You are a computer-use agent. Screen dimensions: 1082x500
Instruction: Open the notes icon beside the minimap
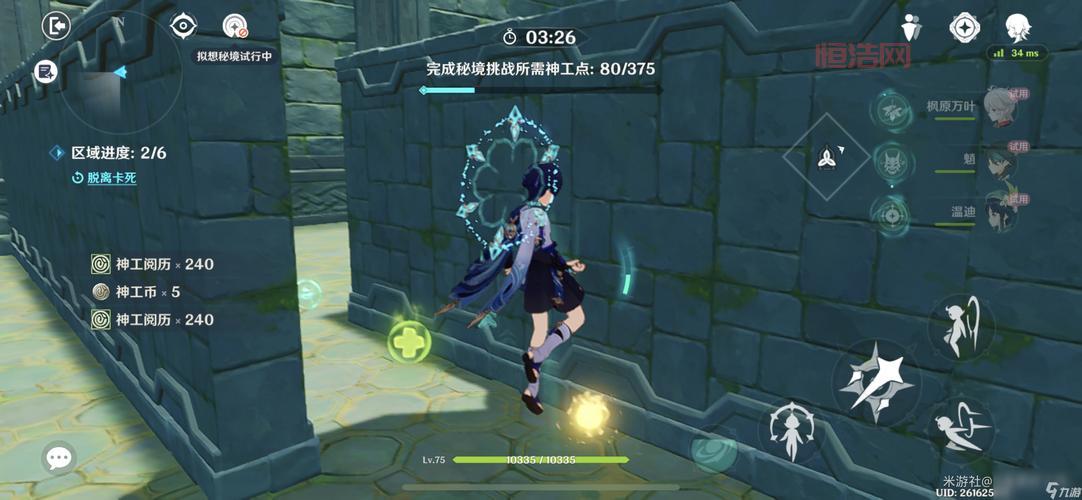(x=45, y=71)
